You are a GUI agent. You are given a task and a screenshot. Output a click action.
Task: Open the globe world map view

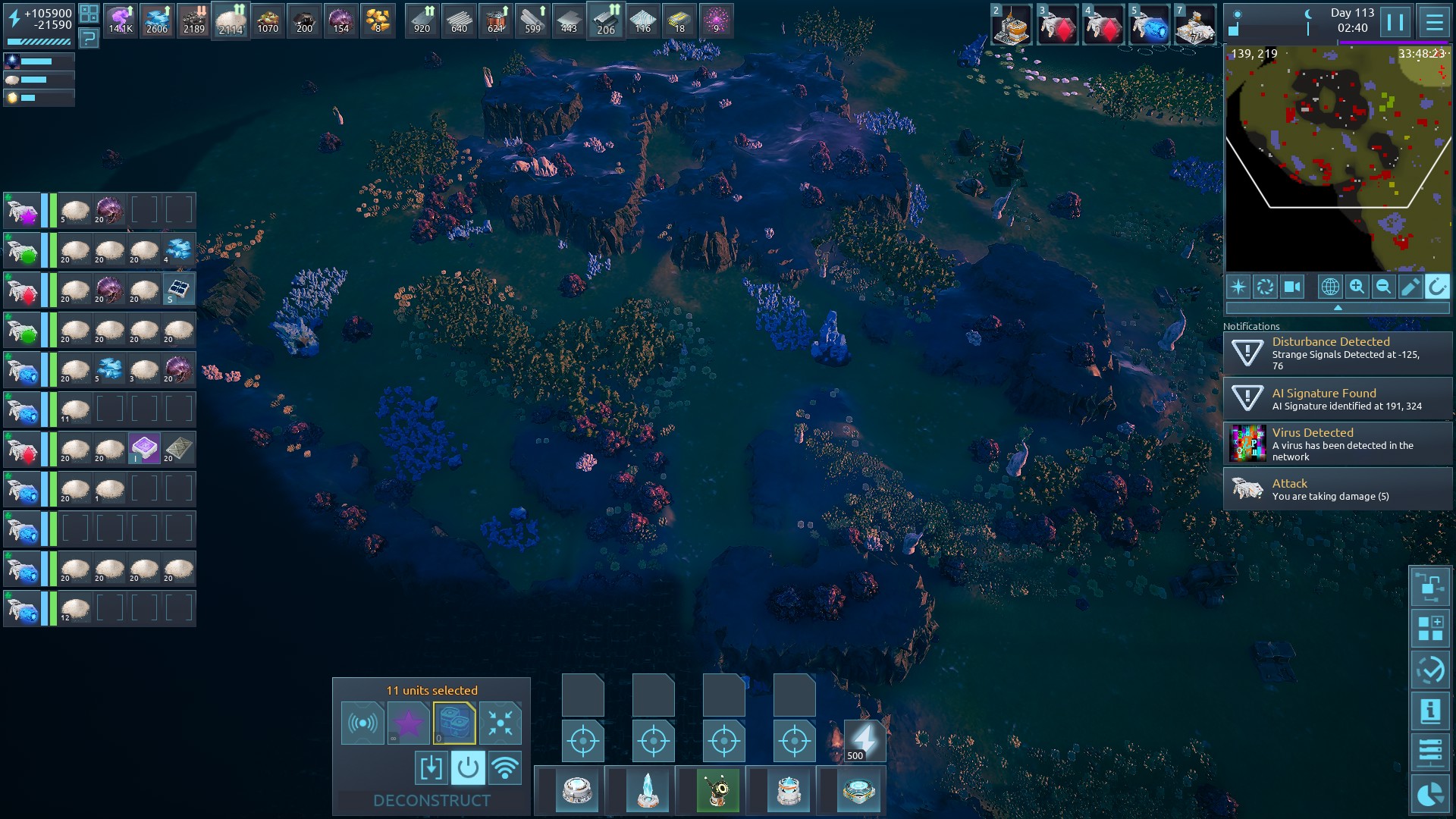point(1330,287)
